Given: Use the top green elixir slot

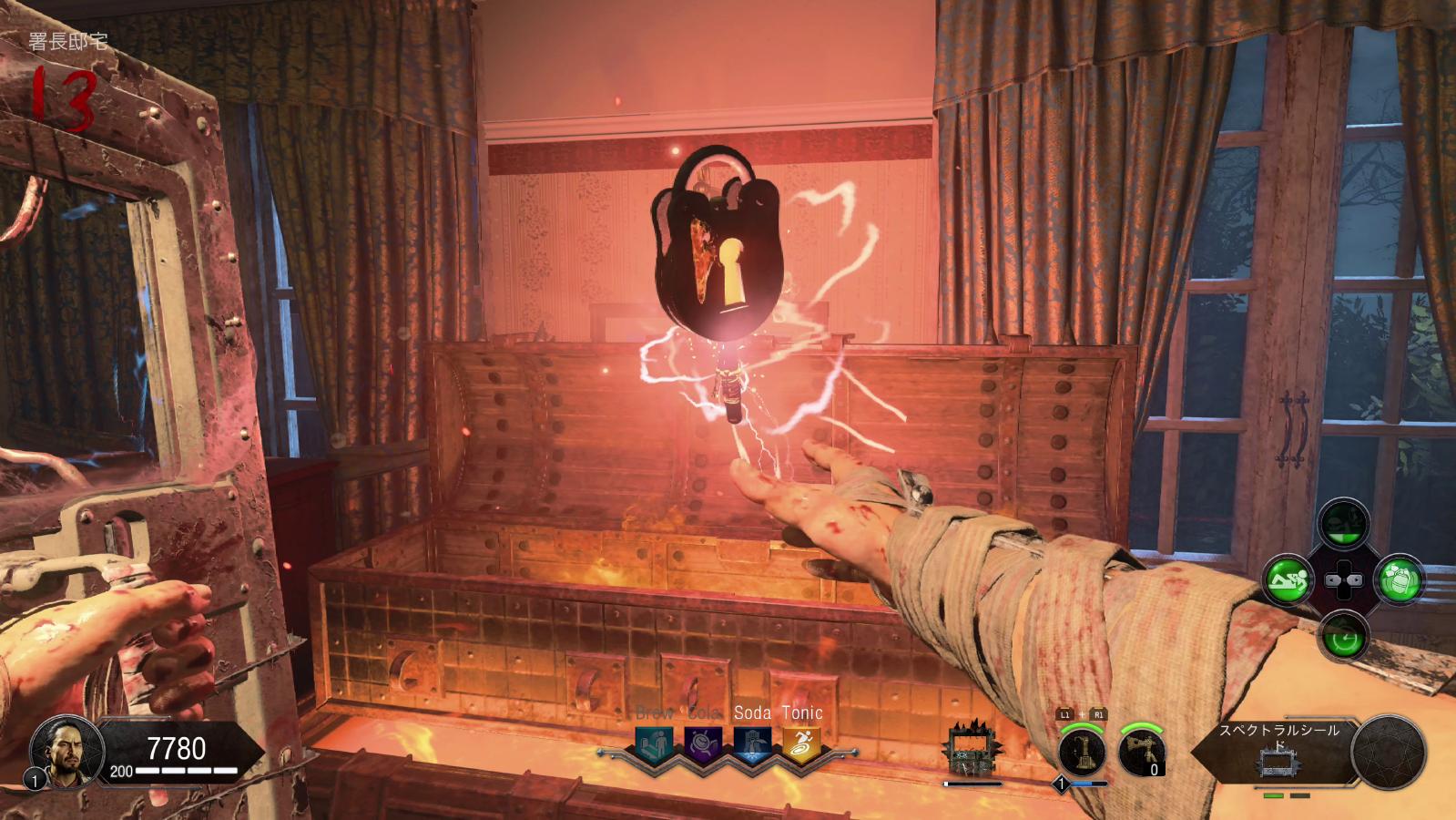Looking at the screenshot, I should coord(1343,525).
